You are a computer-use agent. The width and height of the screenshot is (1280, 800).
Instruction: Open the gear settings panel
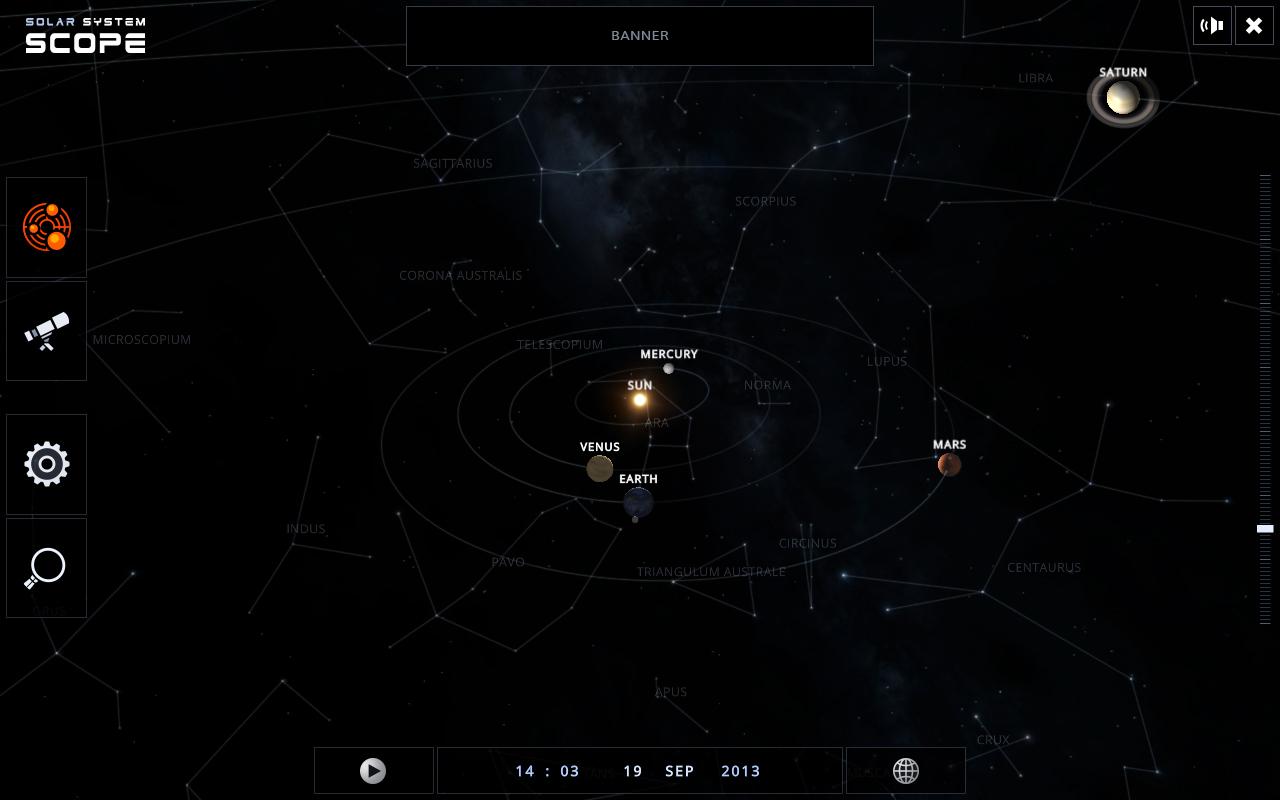click(x=47, y=464)
